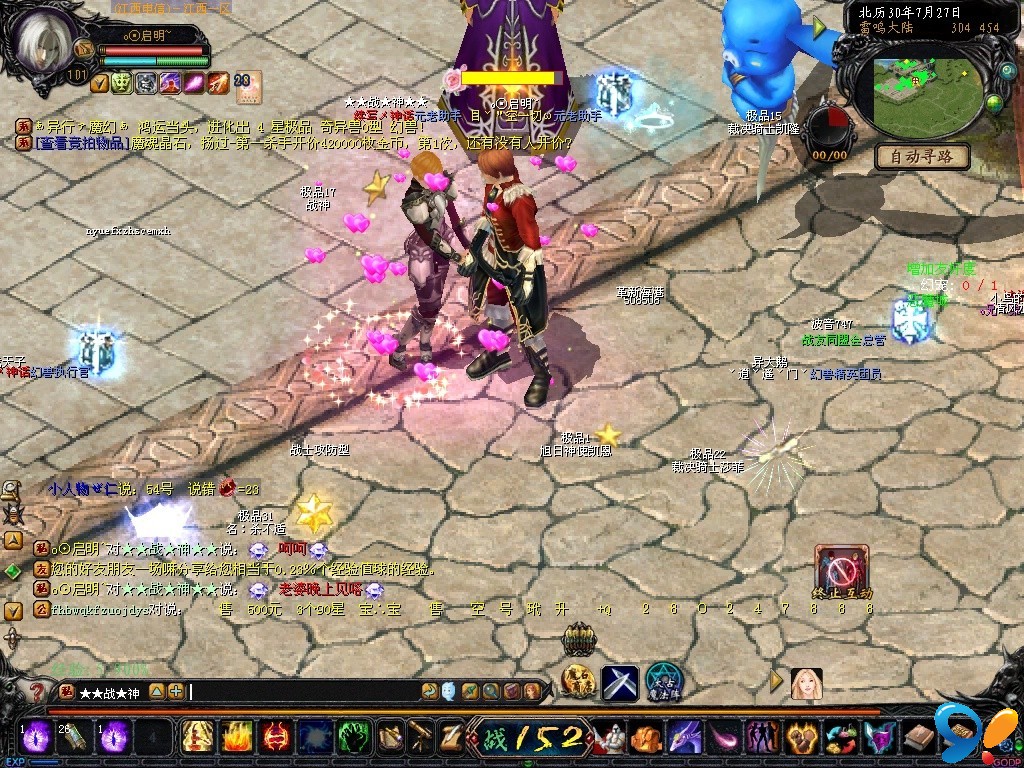Open the red question-mark help button
Screen dimensions: 1024x768
pos(37,692)
